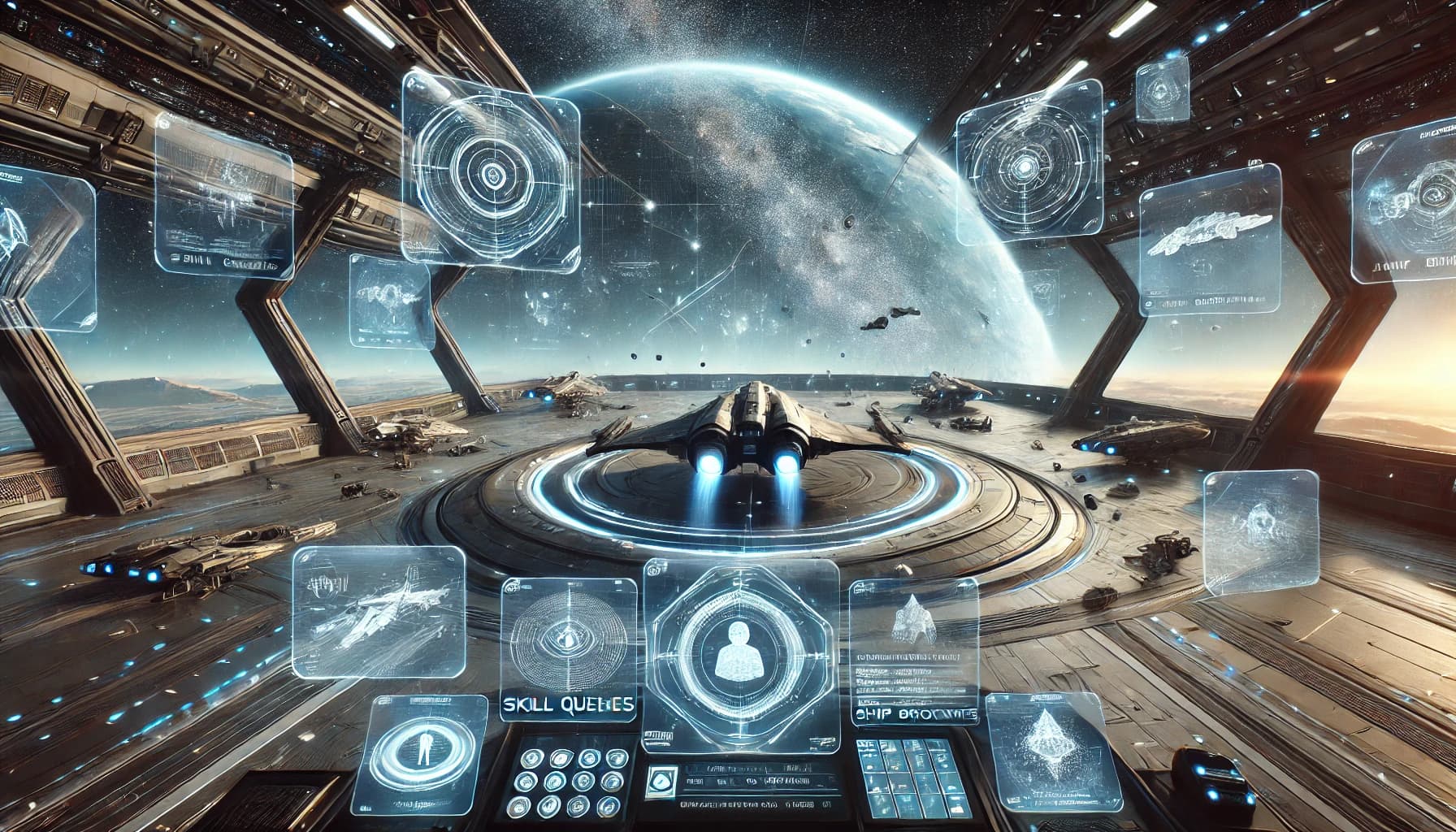Image resolution: width=1456 pixels, height=832 pixels.
Task: Open the panel at the far right edge
Action: [x=1403, y=211]
